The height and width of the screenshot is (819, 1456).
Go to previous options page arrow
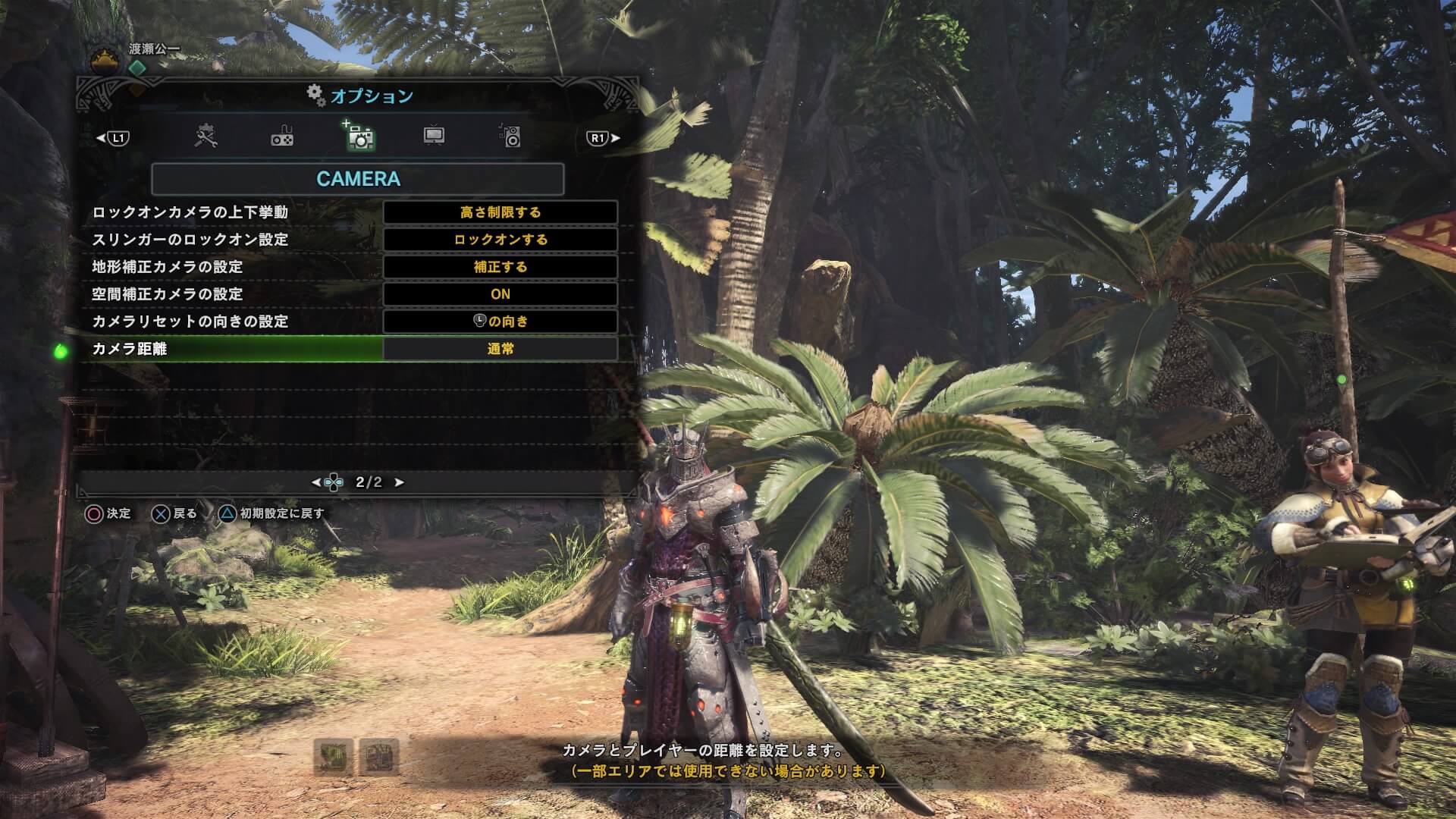pos(316,482)
